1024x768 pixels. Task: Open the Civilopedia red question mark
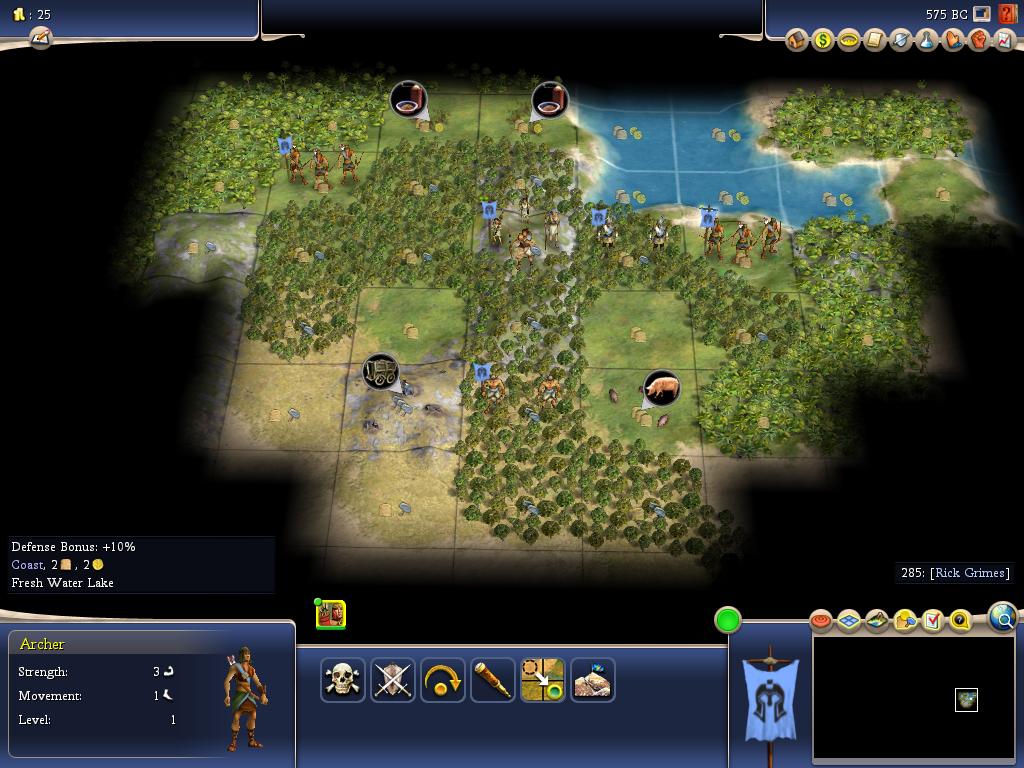[1006, 14]
